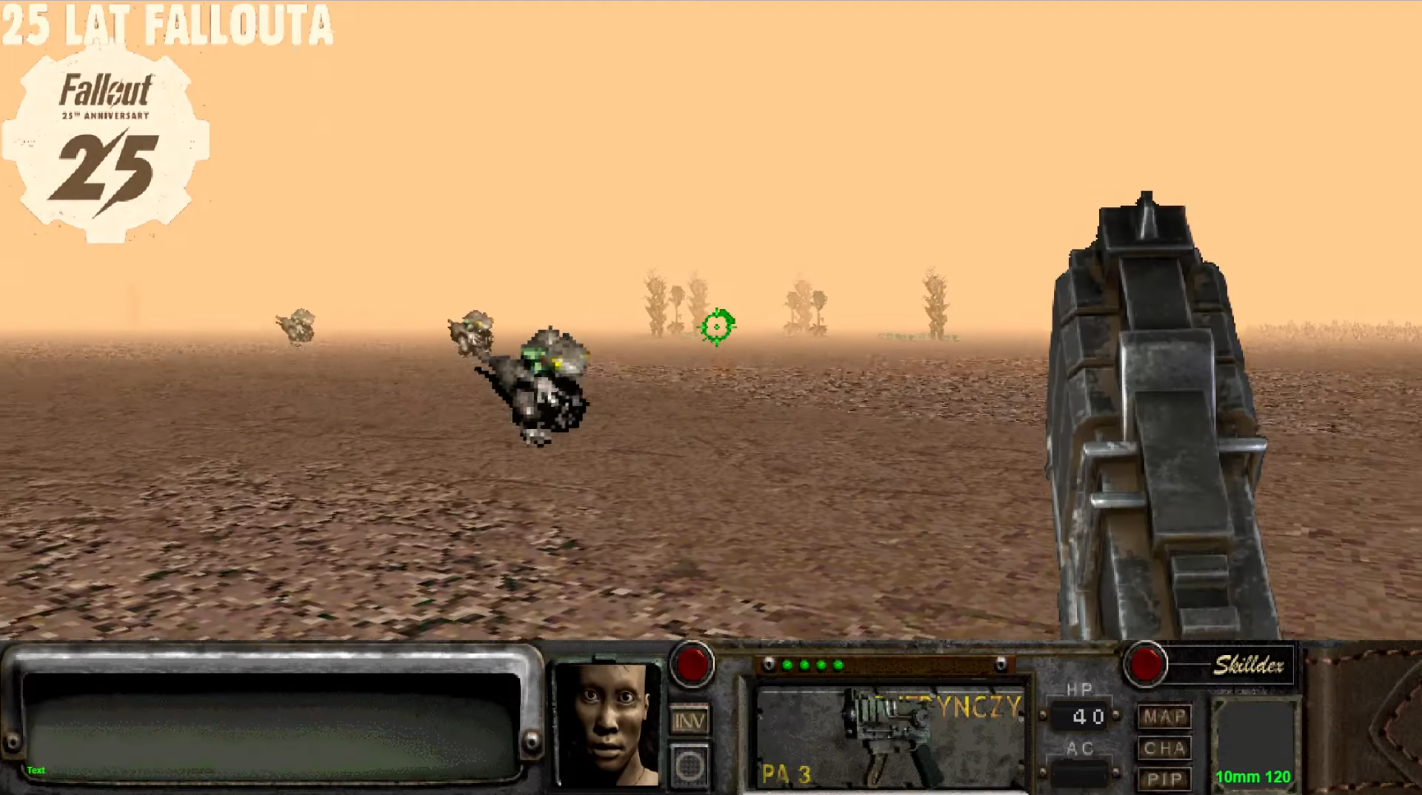
Task: Click the green 10mm 120 ammo counter
Action: (1253, 777)
